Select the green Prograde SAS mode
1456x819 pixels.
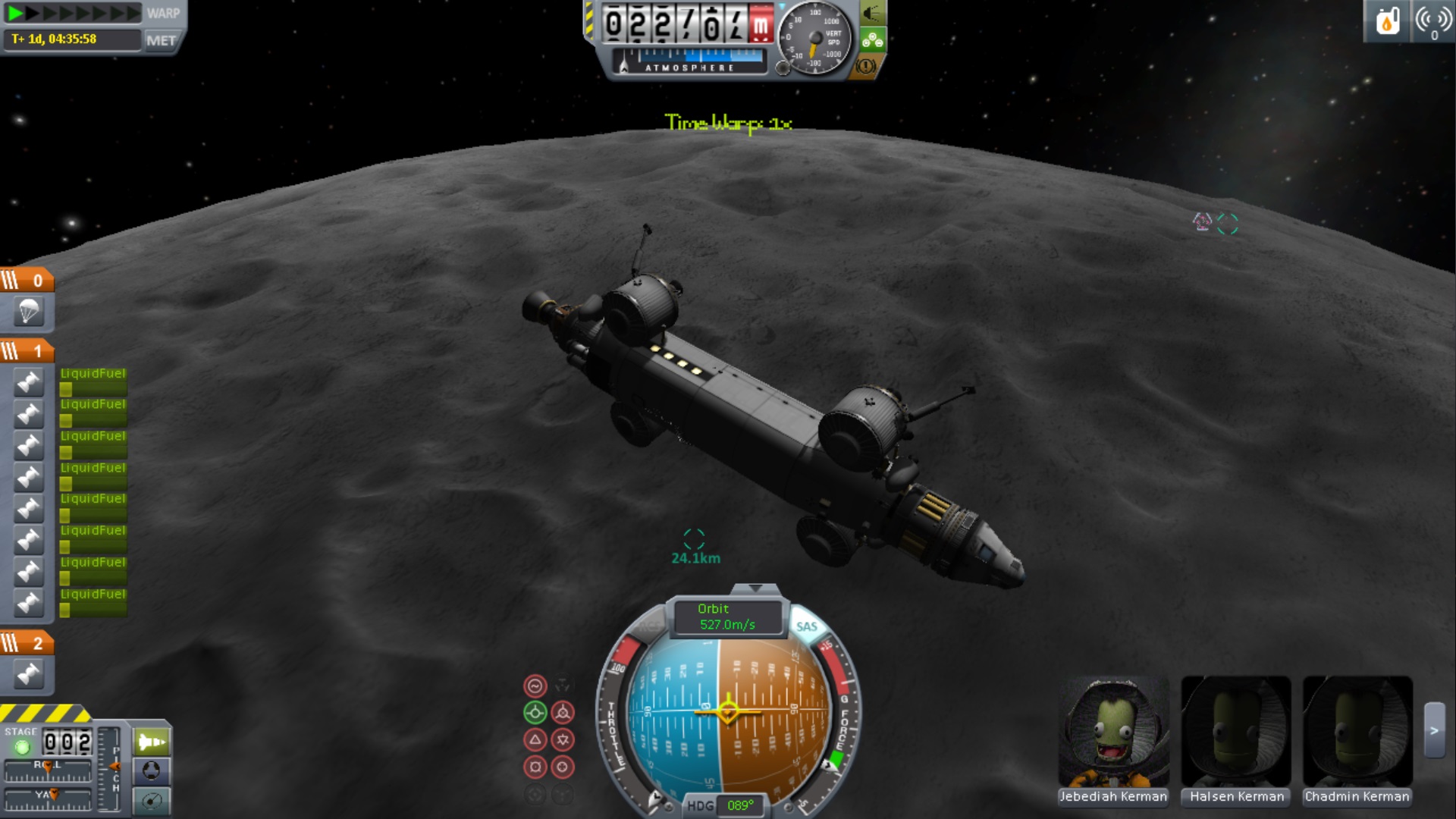pyautogui.click(x=535, y=713)
